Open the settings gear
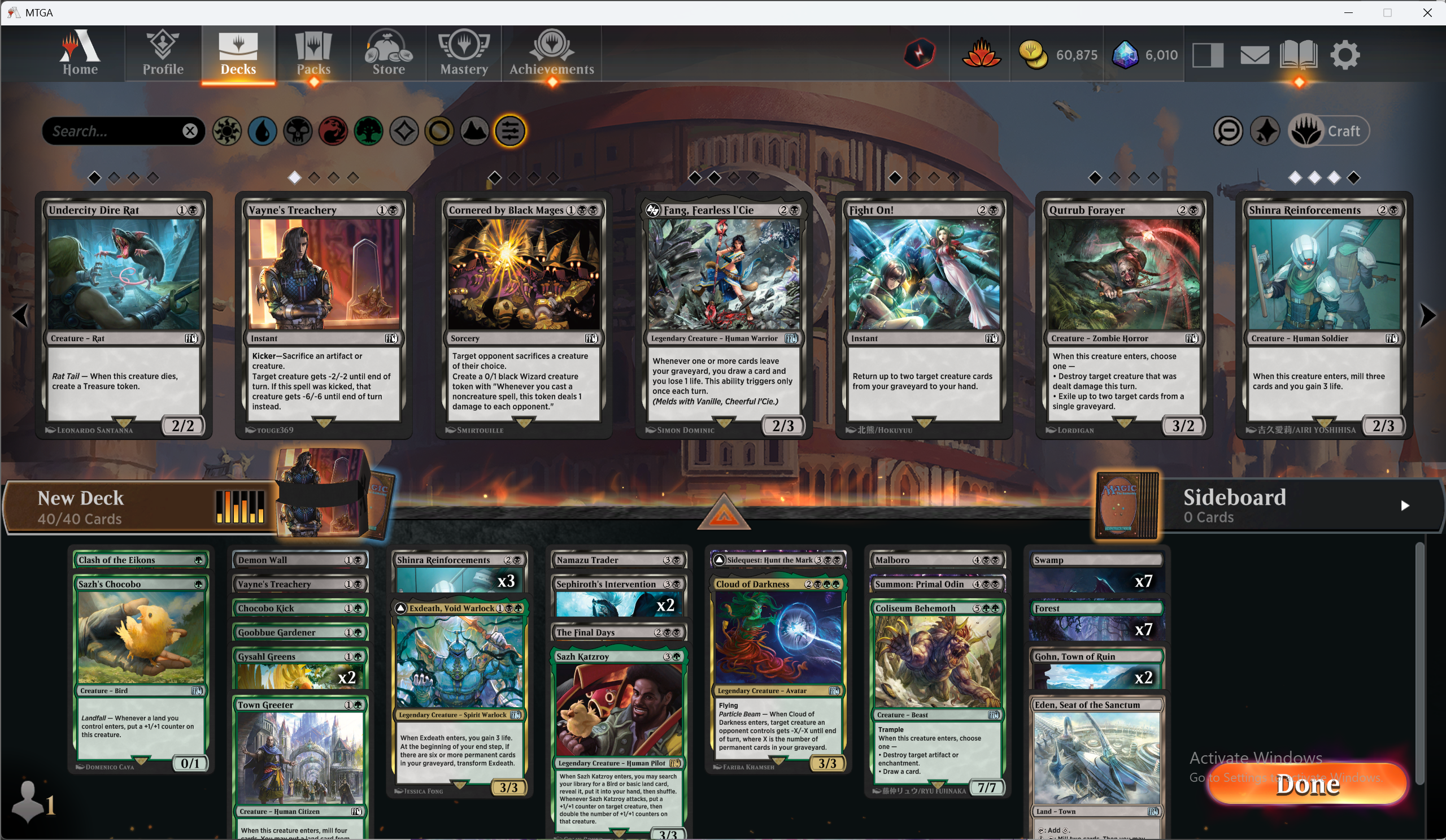The image size is (1446, 840). pos(1345,54)
